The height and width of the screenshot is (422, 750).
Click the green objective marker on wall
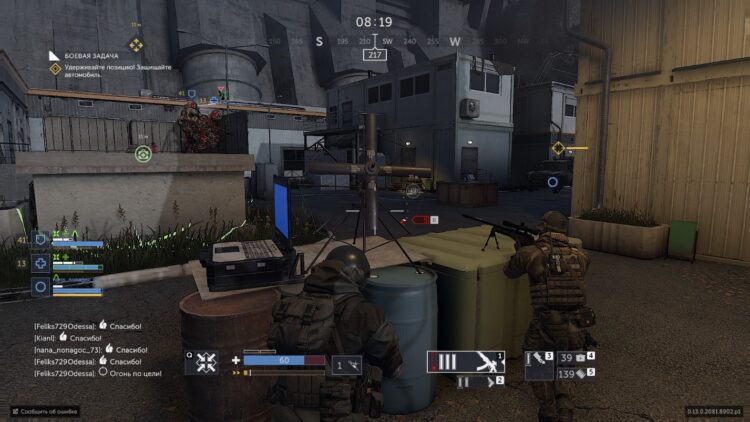(143, 154)
